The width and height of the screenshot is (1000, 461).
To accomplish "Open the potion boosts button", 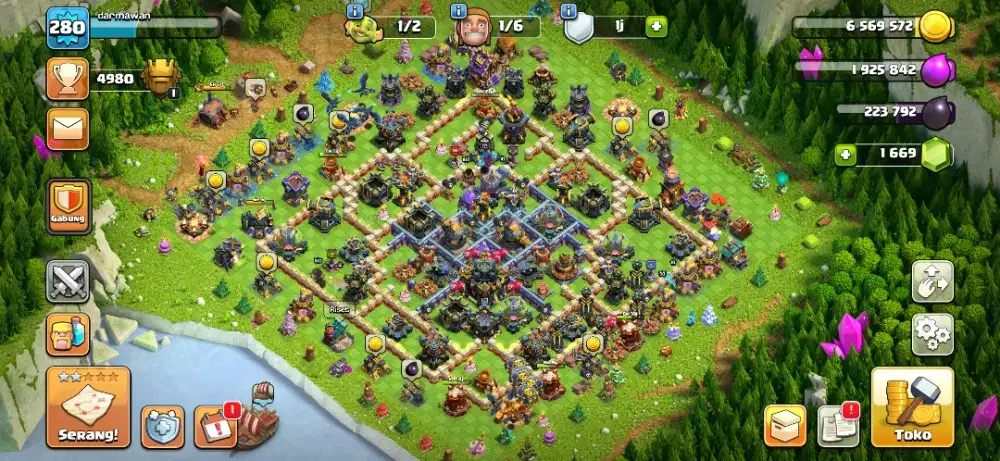I will 68,334.
